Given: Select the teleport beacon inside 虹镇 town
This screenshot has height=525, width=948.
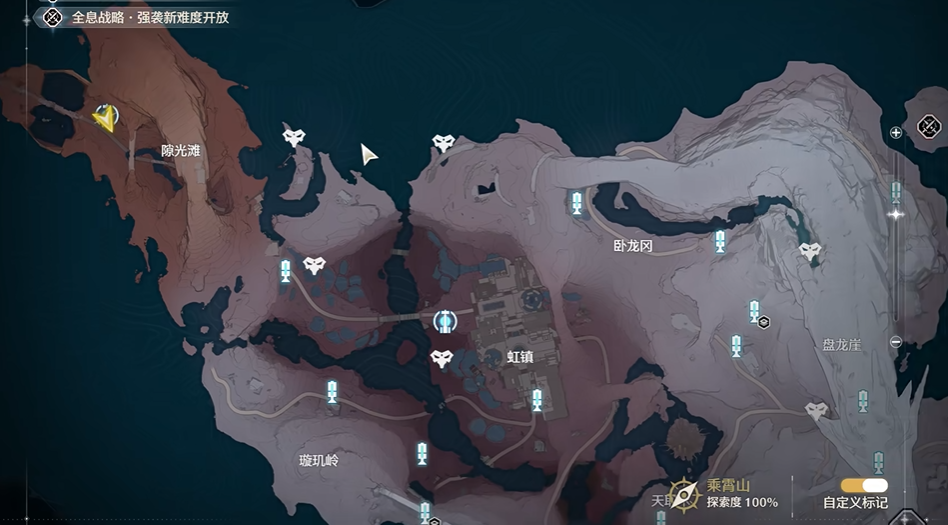Looking at the screenshot, I should pos(537,399).
